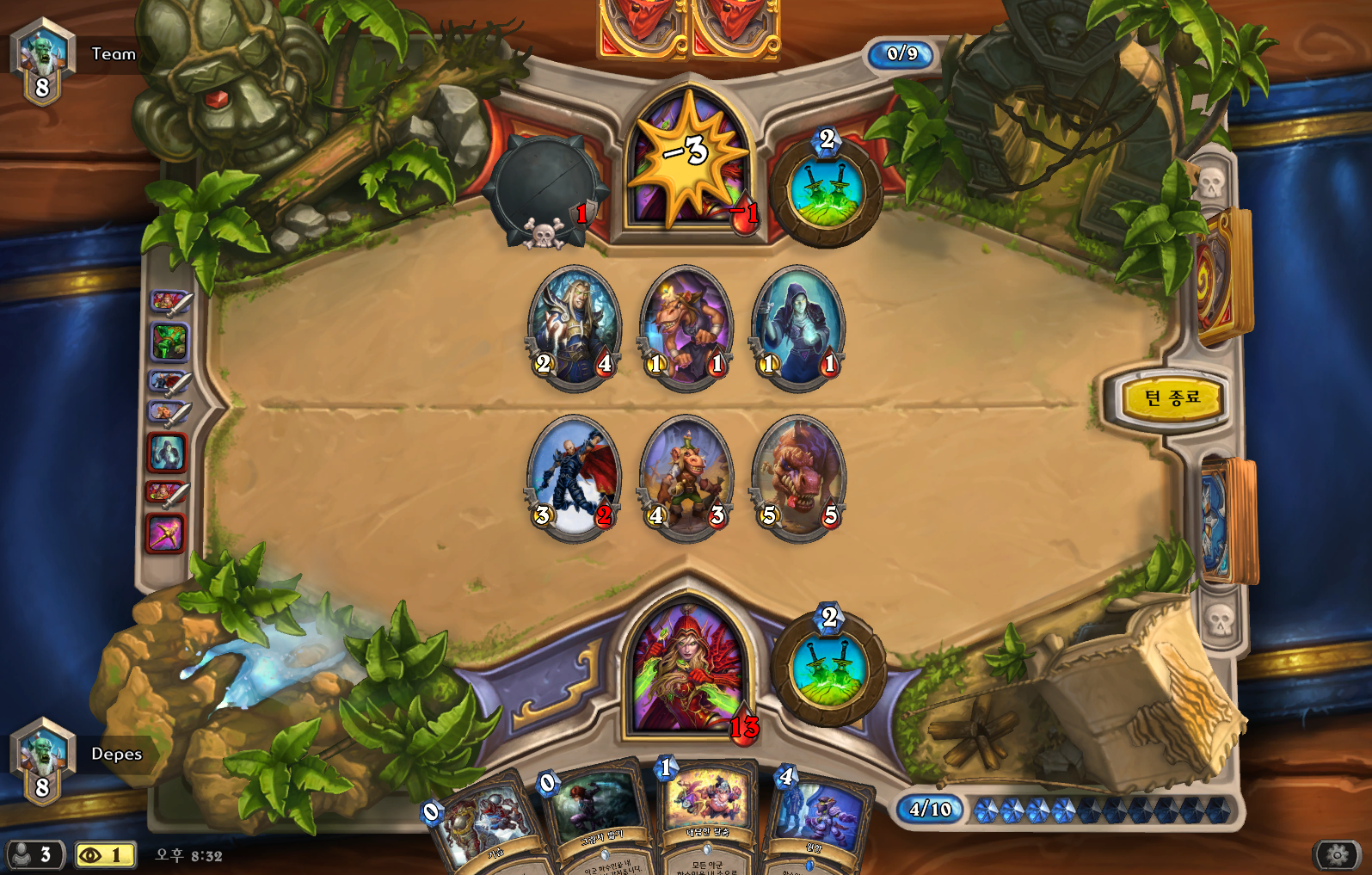Target the enemy 1/1 hooded minion

click(x=798, y=327)
